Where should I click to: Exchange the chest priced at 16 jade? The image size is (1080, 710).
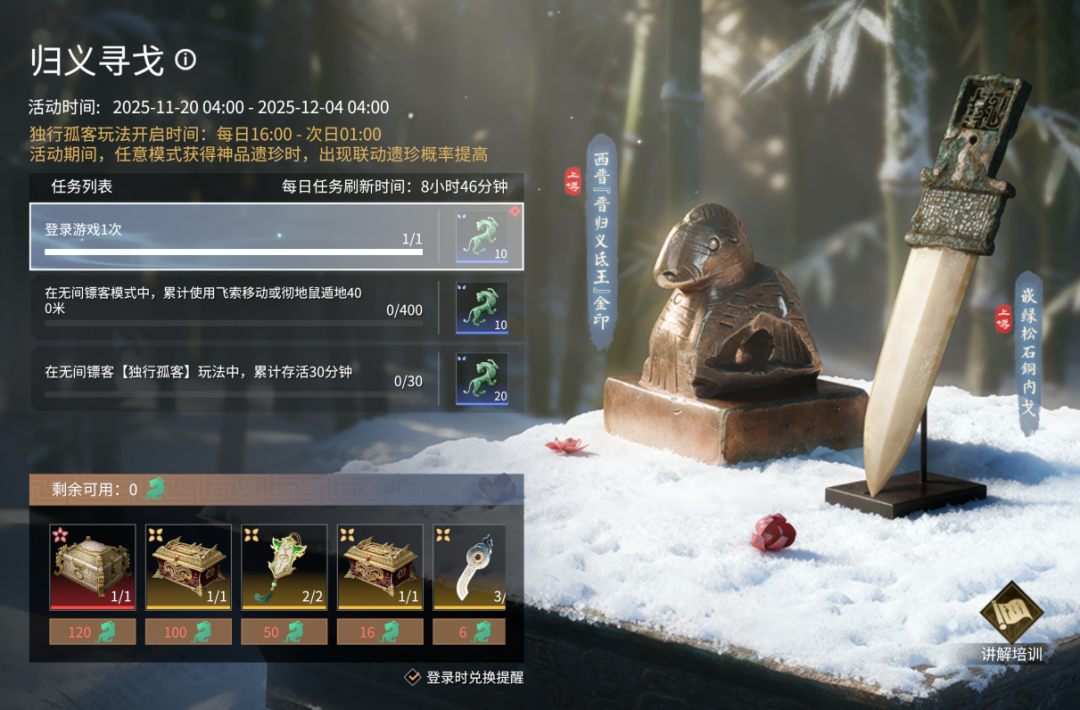point(380,631)
